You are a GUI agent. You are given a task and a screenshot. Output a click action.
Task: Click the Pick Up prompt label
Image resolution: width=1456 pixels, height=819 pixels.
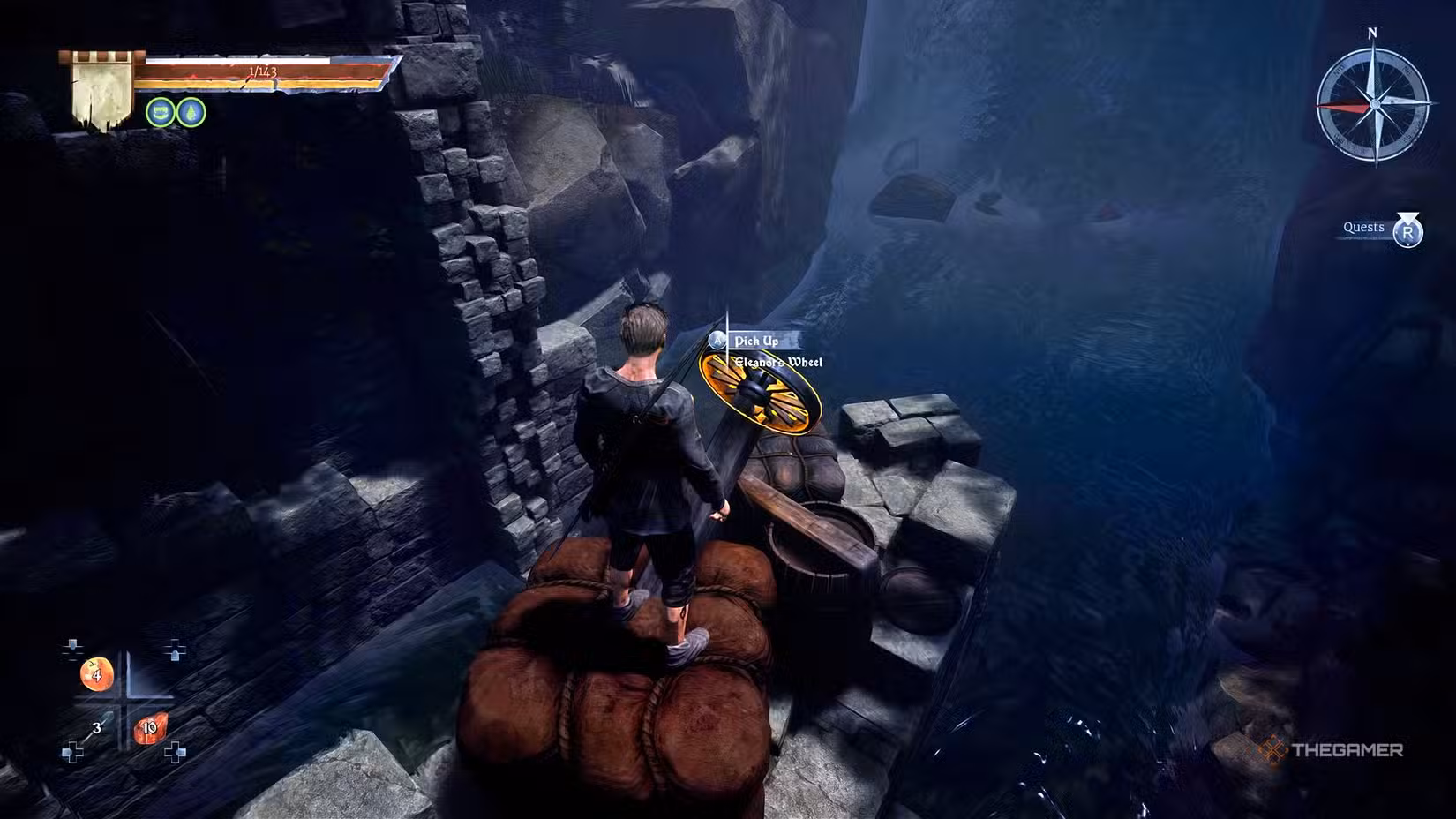[756, 341]
